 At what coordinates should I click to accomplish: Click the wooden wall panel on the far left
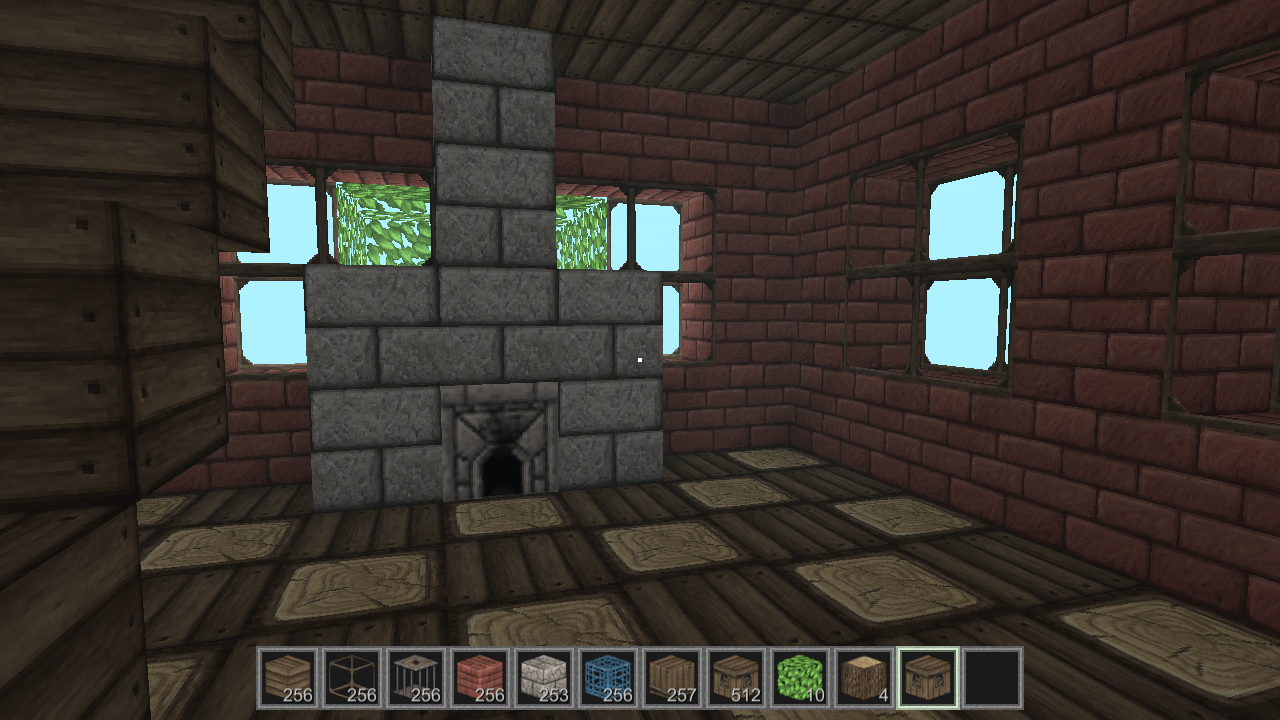pos(80,300)
